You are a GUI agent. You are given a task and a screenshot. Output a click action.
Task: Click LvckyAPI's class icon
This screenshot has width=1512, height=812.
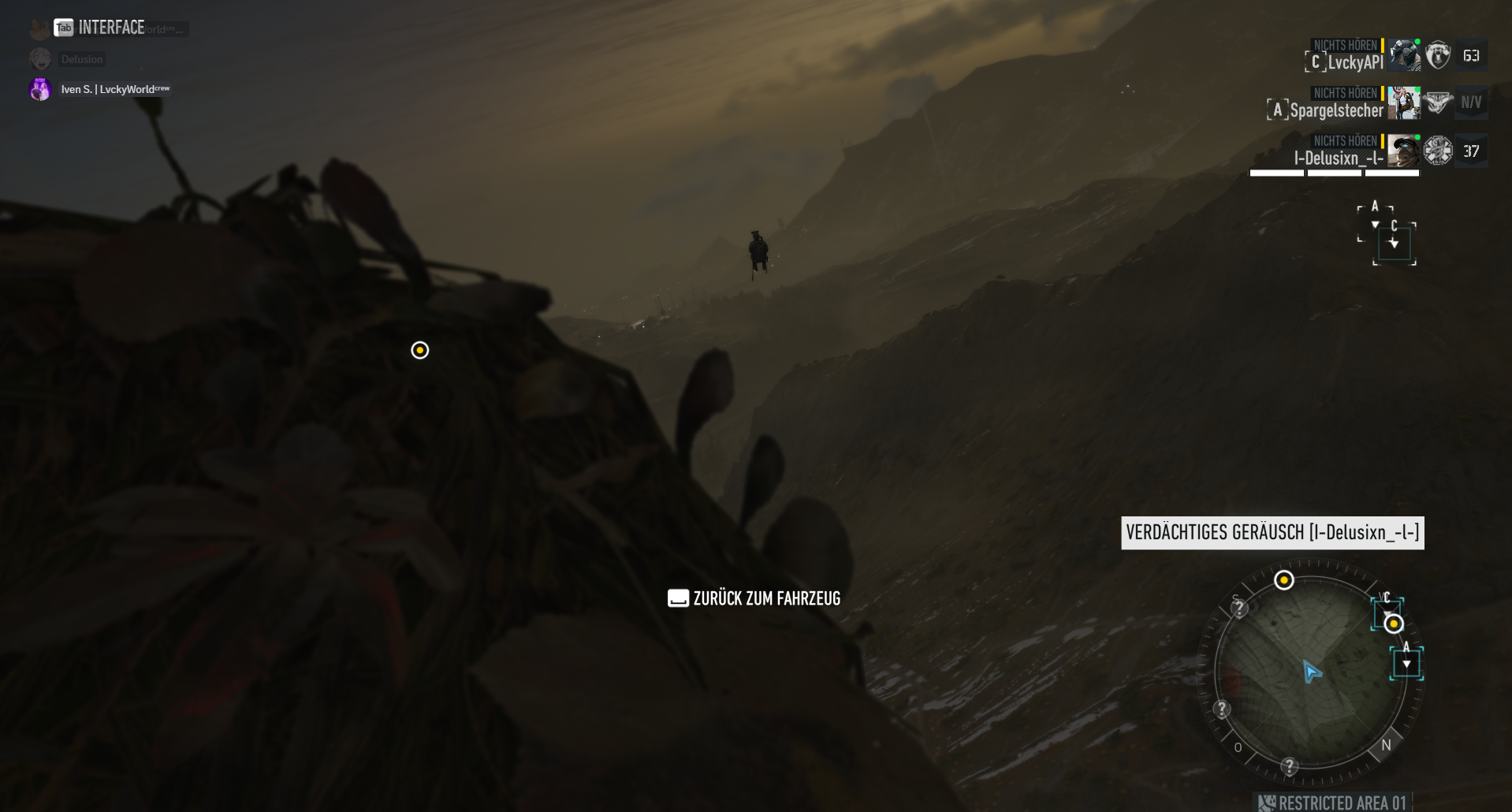1438,55
